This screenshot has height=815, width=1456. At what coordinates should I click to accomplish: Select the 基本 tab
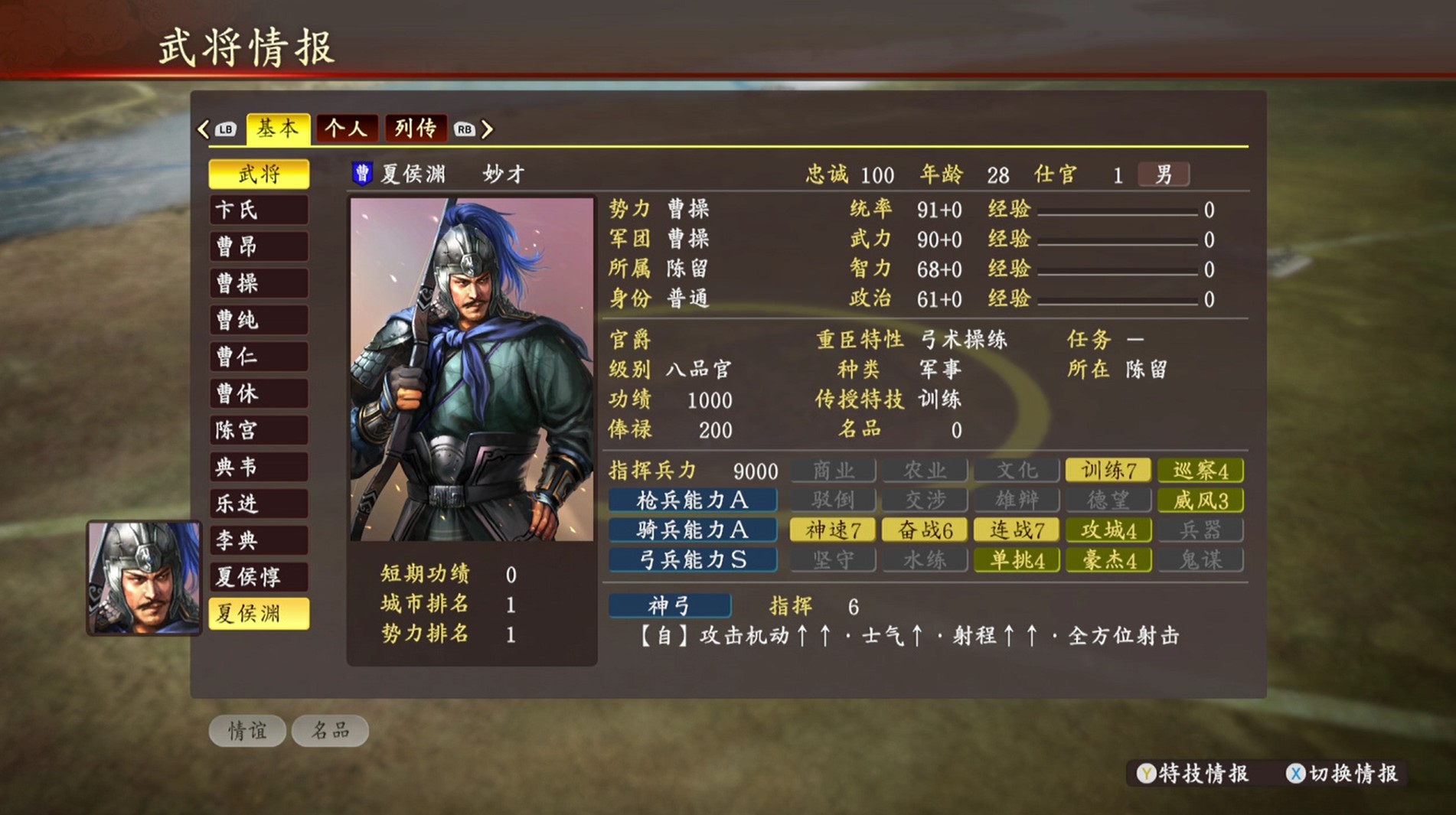[278, 129]
